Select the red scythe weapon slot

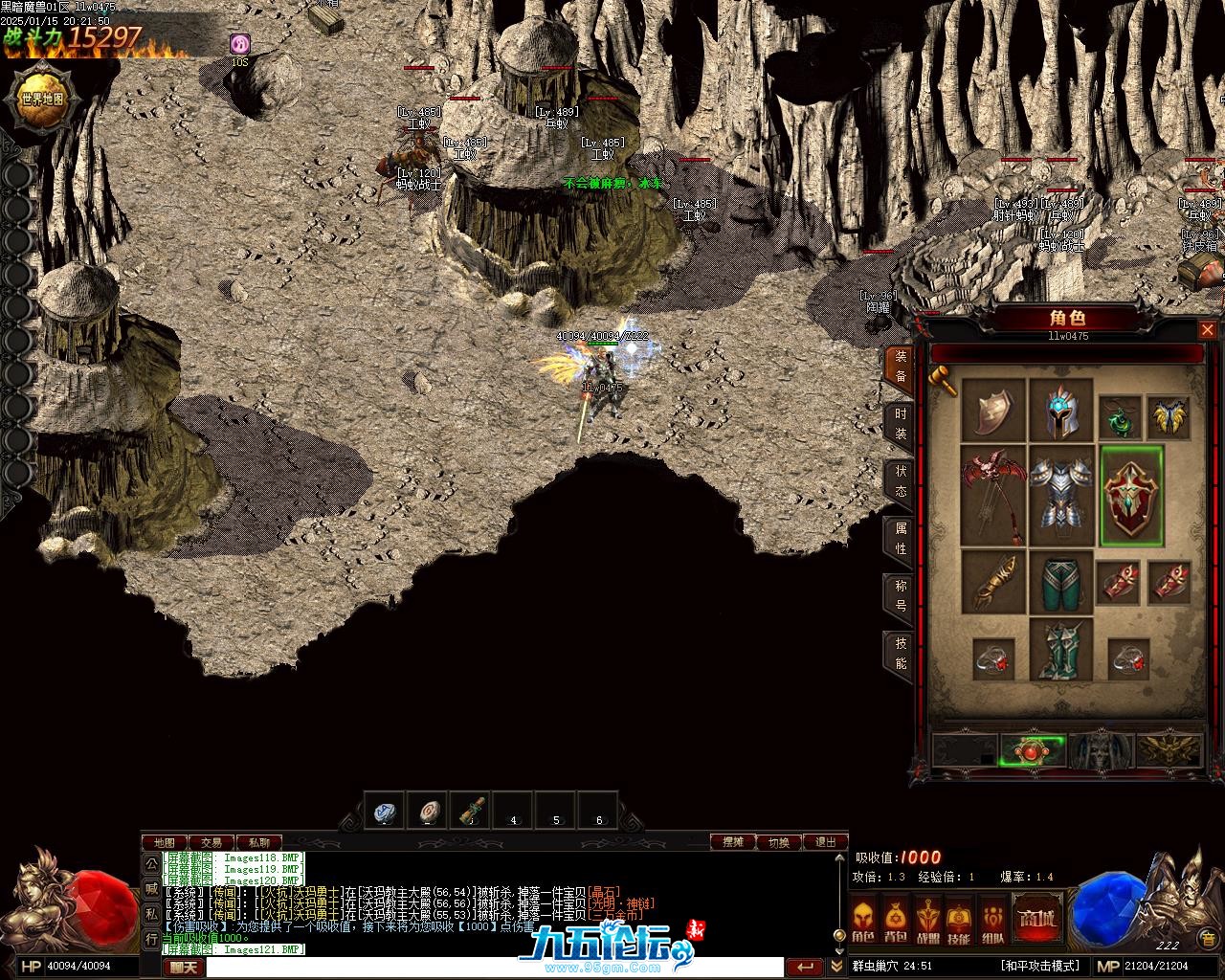click(992, 494)
